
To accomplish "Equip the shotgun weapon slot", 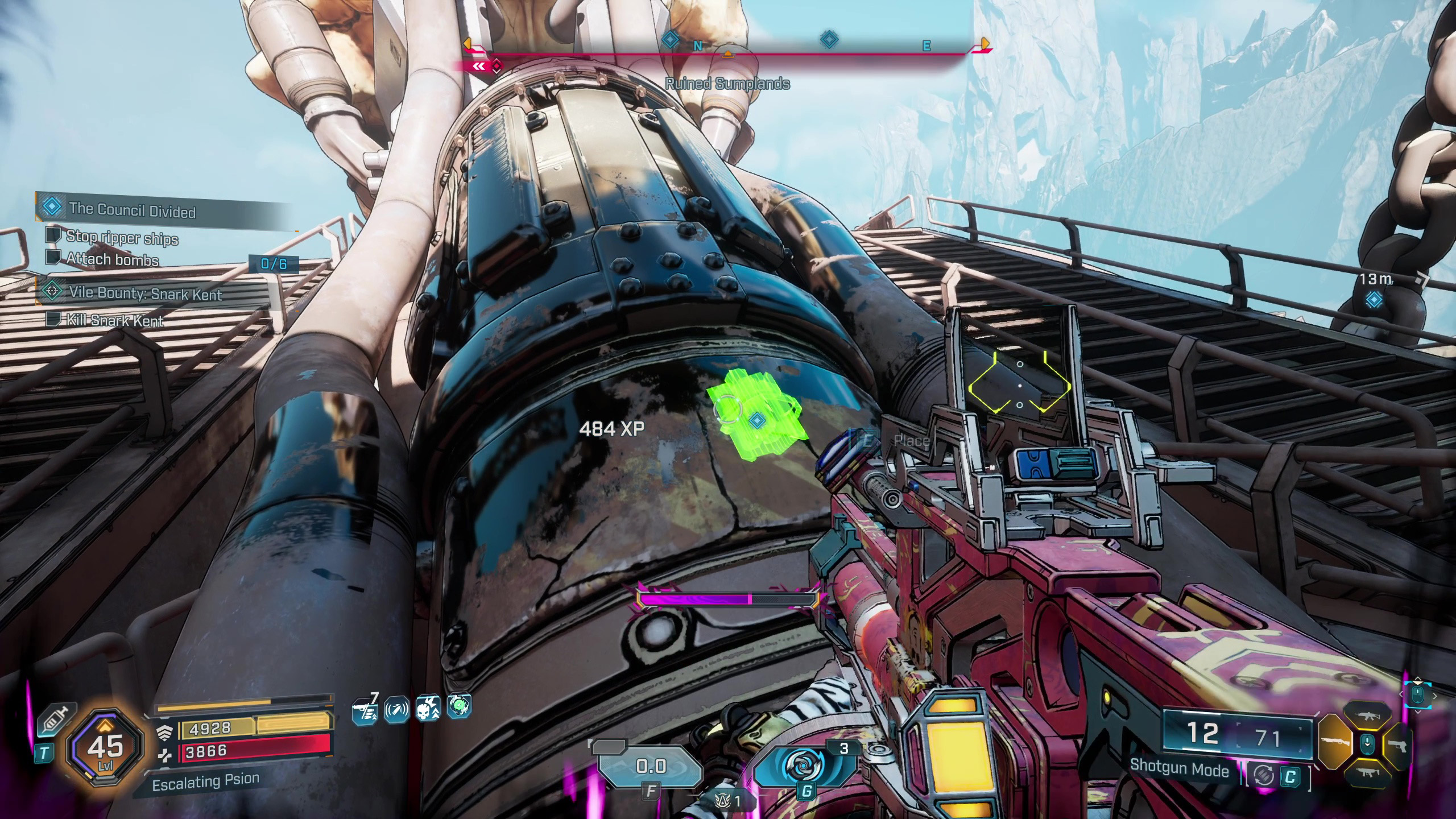I will (1334, 743).
